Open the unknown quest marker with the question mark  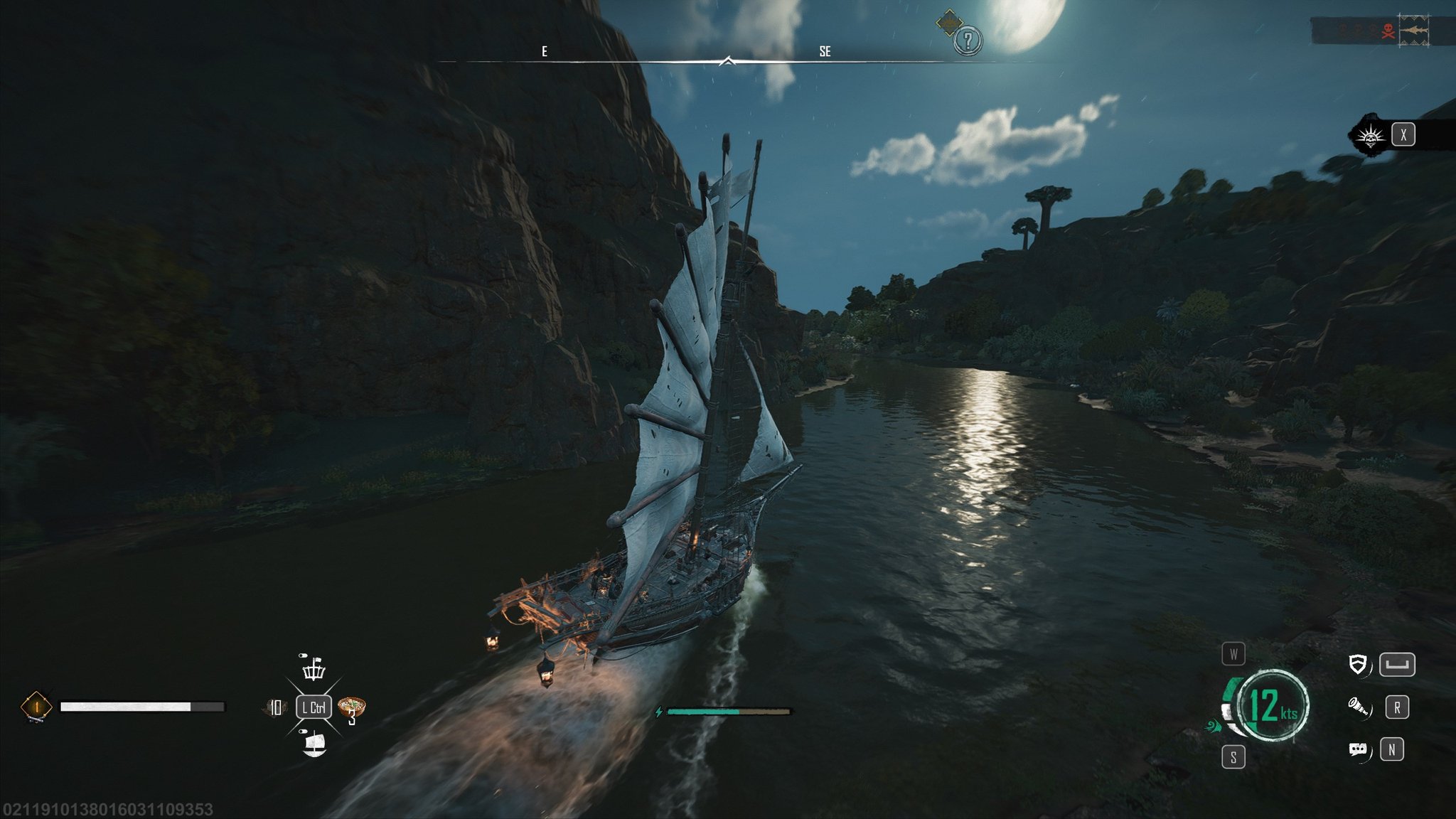pyautogui.click(x=968, y=41)
